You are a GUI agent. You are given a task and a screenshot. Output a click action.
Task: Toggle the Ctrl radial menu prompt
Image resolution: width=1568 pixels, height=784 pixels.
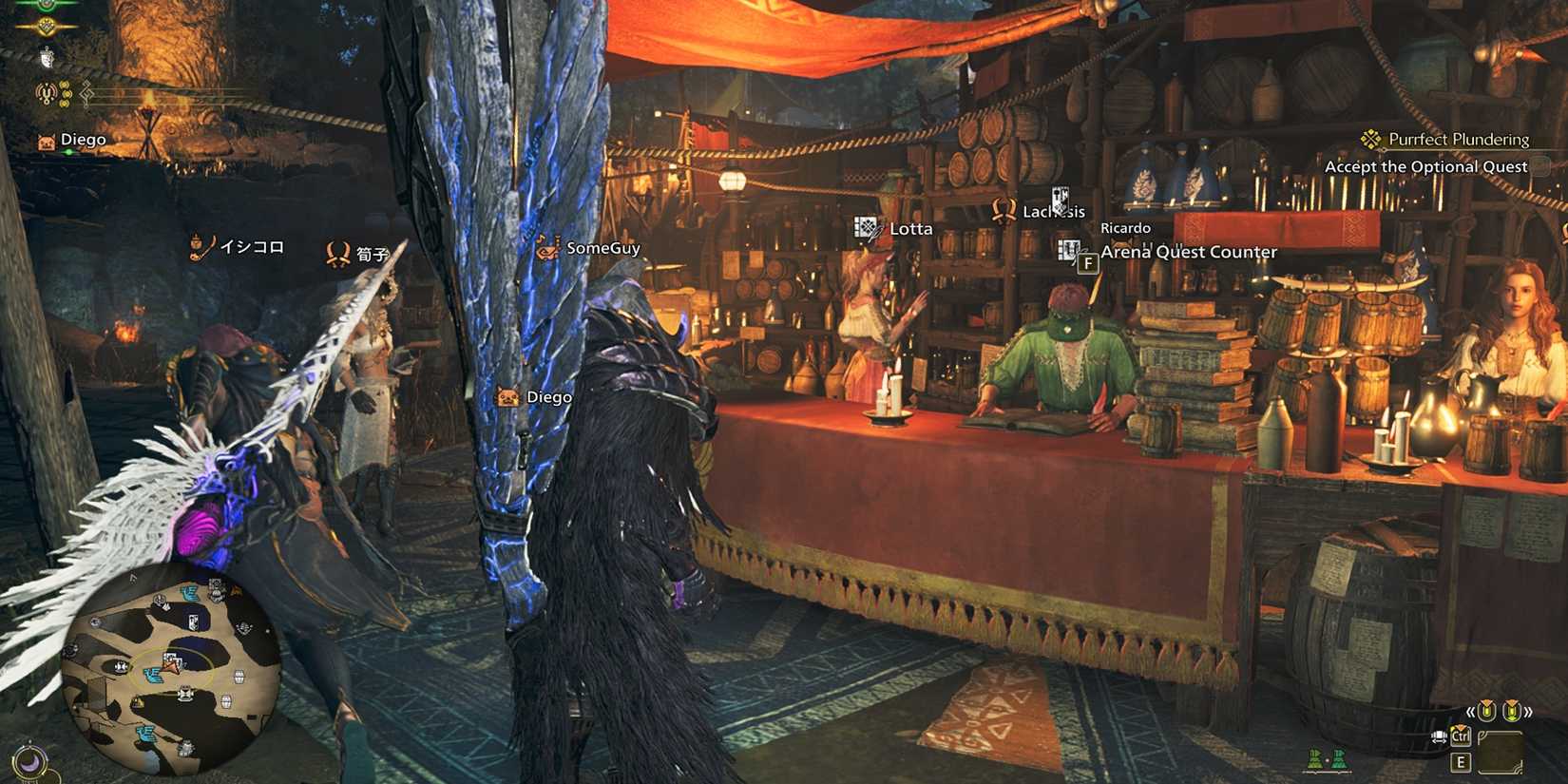1461,737
